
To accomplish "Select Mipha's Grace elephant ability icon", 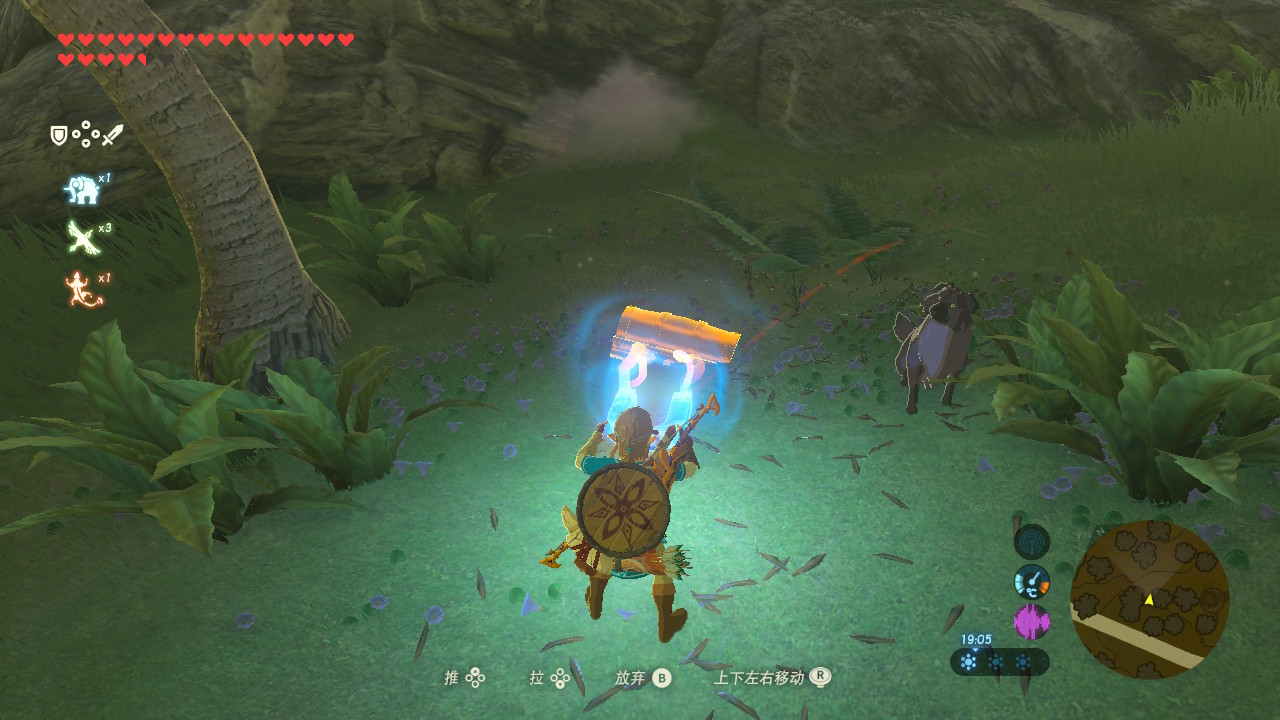I will point(81,189).
